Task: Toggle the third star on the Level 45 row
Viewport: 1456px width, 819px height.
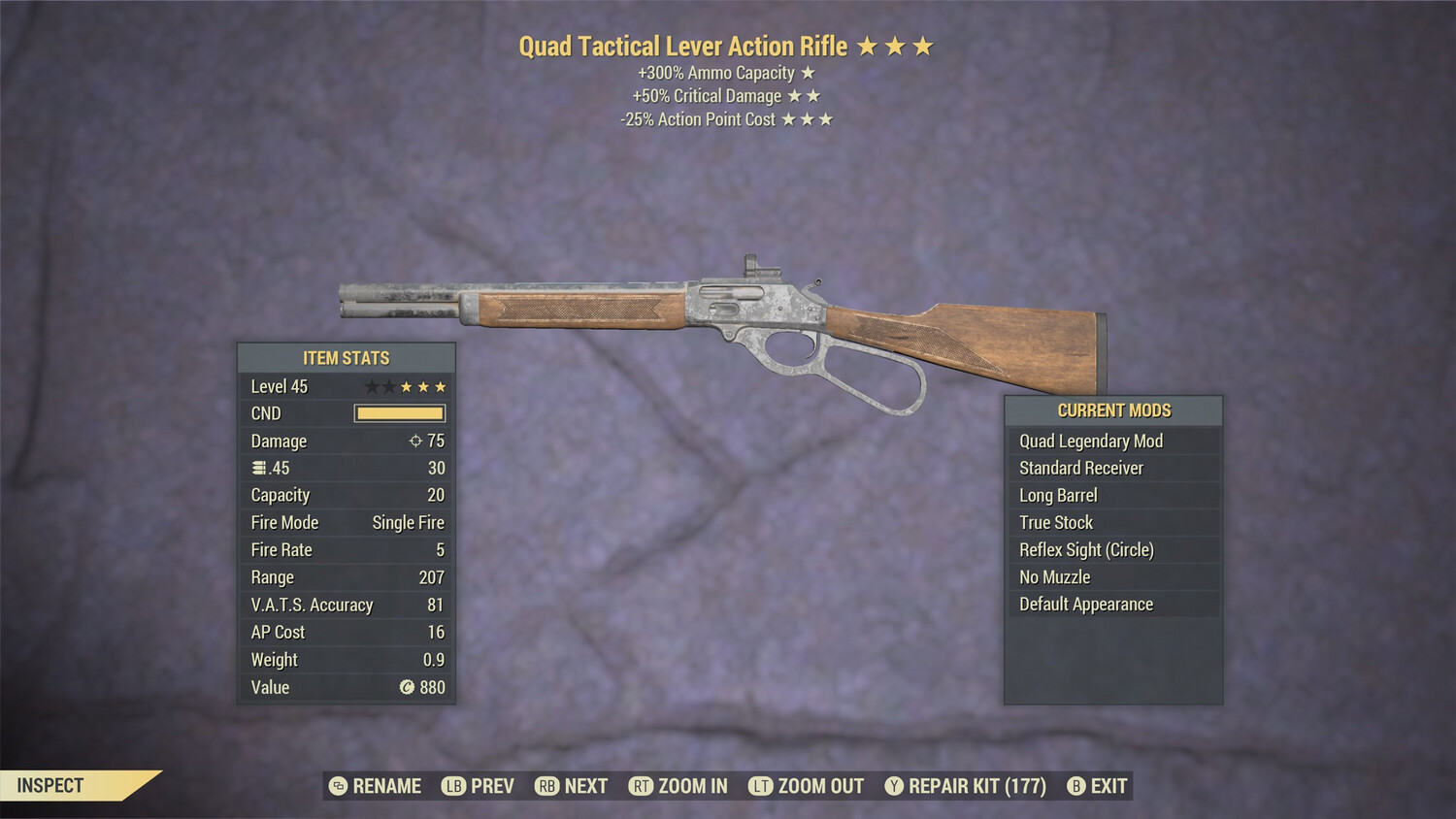Action: (x=406, y=385)
